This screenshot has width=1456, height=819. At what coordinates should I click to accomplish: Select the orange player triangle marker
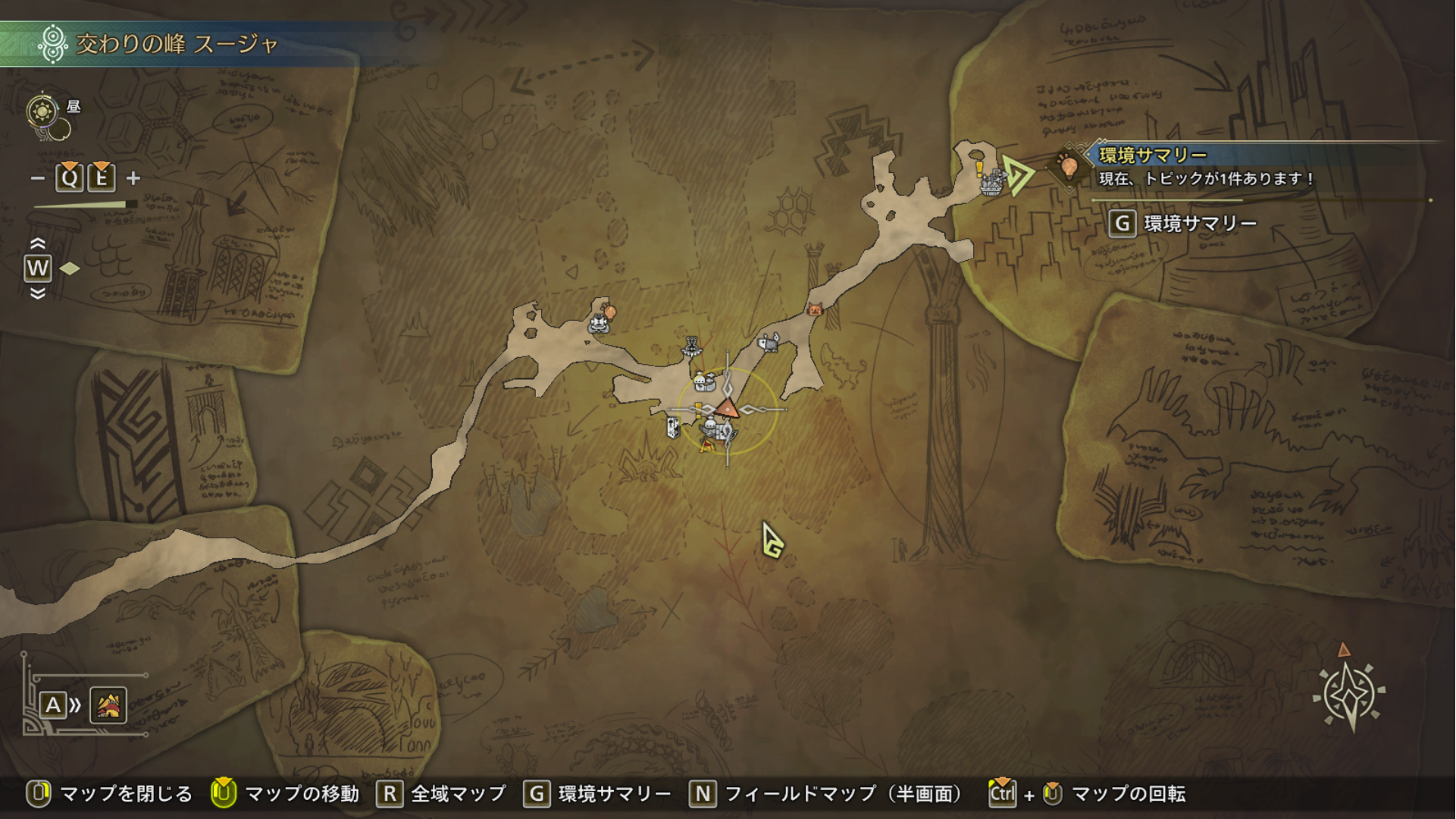click(727, 408)
